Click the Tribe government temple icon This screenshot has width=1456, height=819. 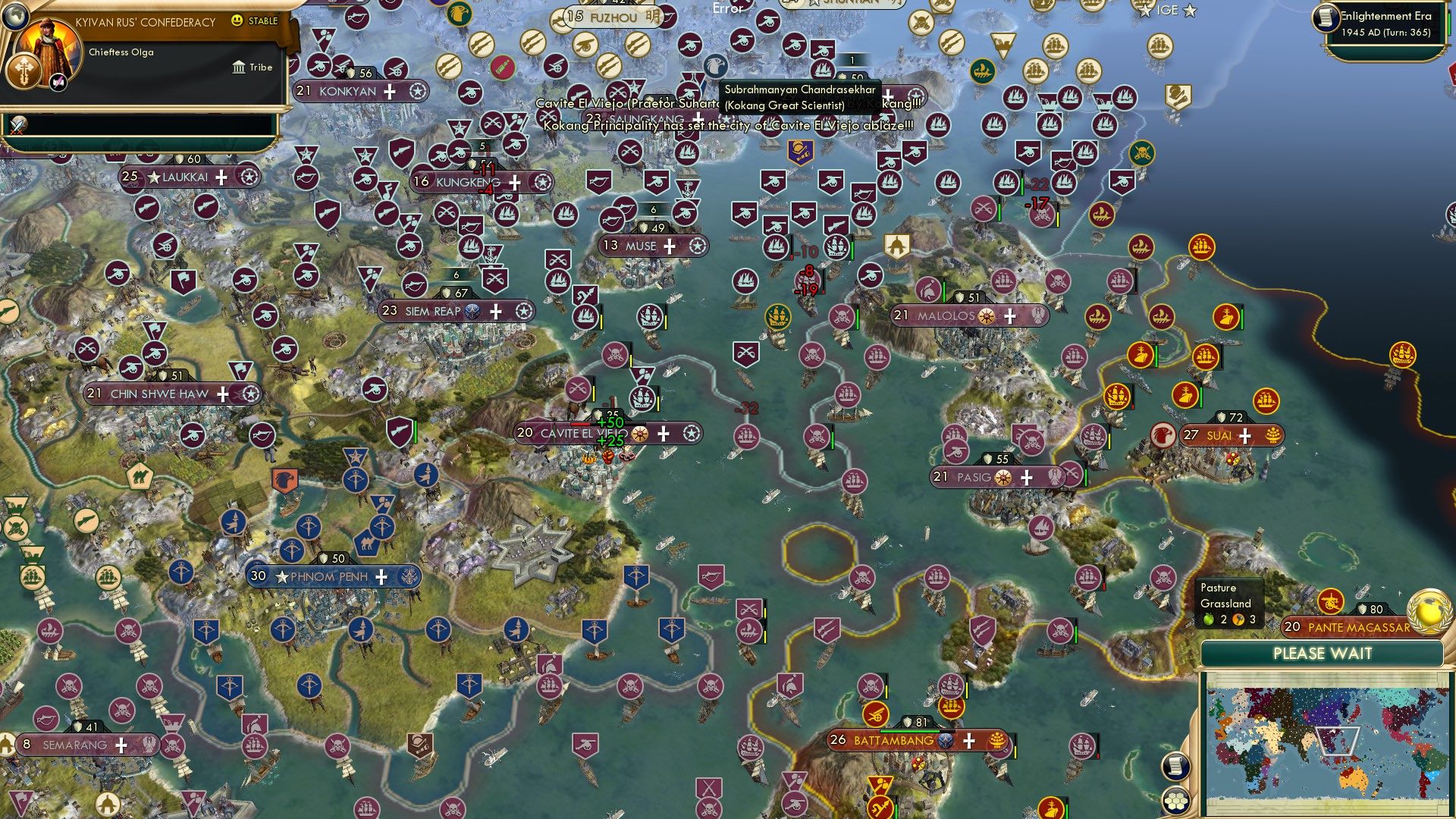pyautogui.click(x=239, y=67)
